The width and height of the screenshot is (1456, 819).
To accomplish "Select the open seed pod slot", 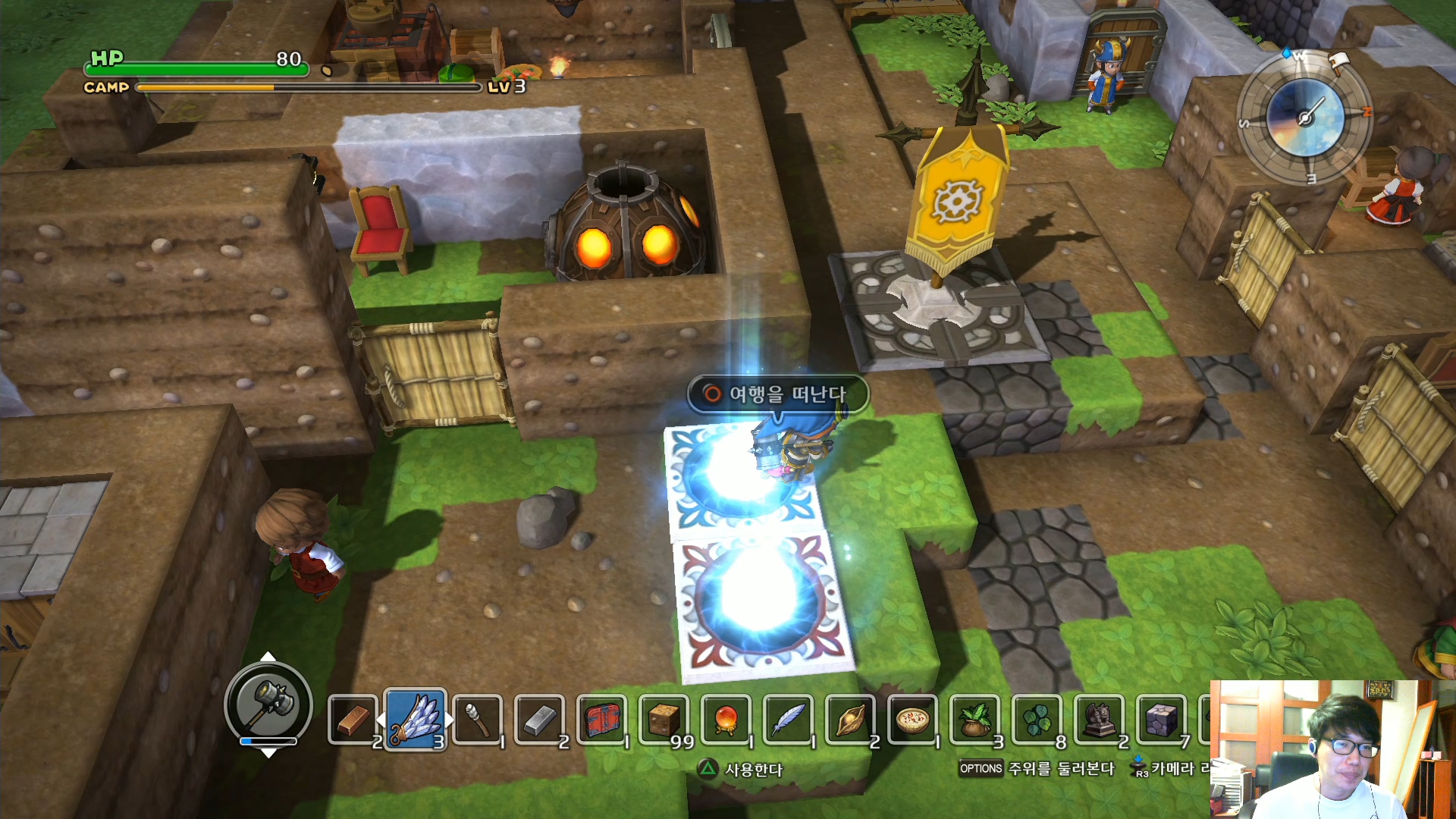I will (851, 720).
